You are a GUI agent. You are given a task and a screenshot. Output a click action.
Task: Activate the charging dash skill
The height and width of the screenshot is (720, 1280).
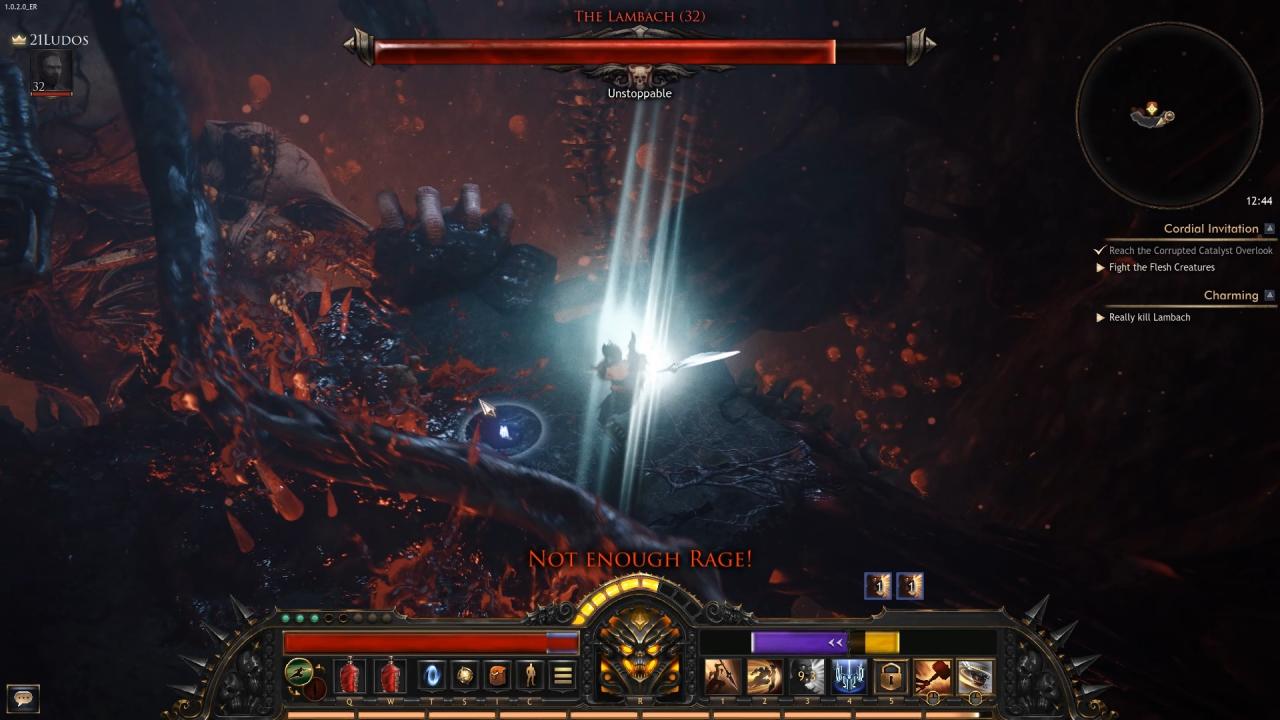click(764, 676)
